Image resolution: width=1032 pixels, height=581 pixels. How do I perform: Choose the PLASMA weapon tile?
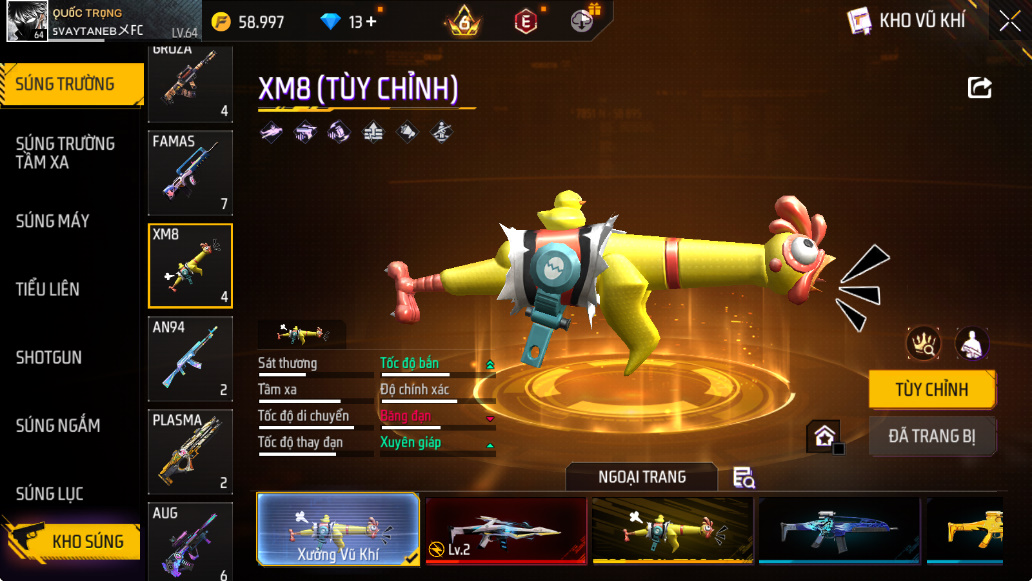coord(190,450)
